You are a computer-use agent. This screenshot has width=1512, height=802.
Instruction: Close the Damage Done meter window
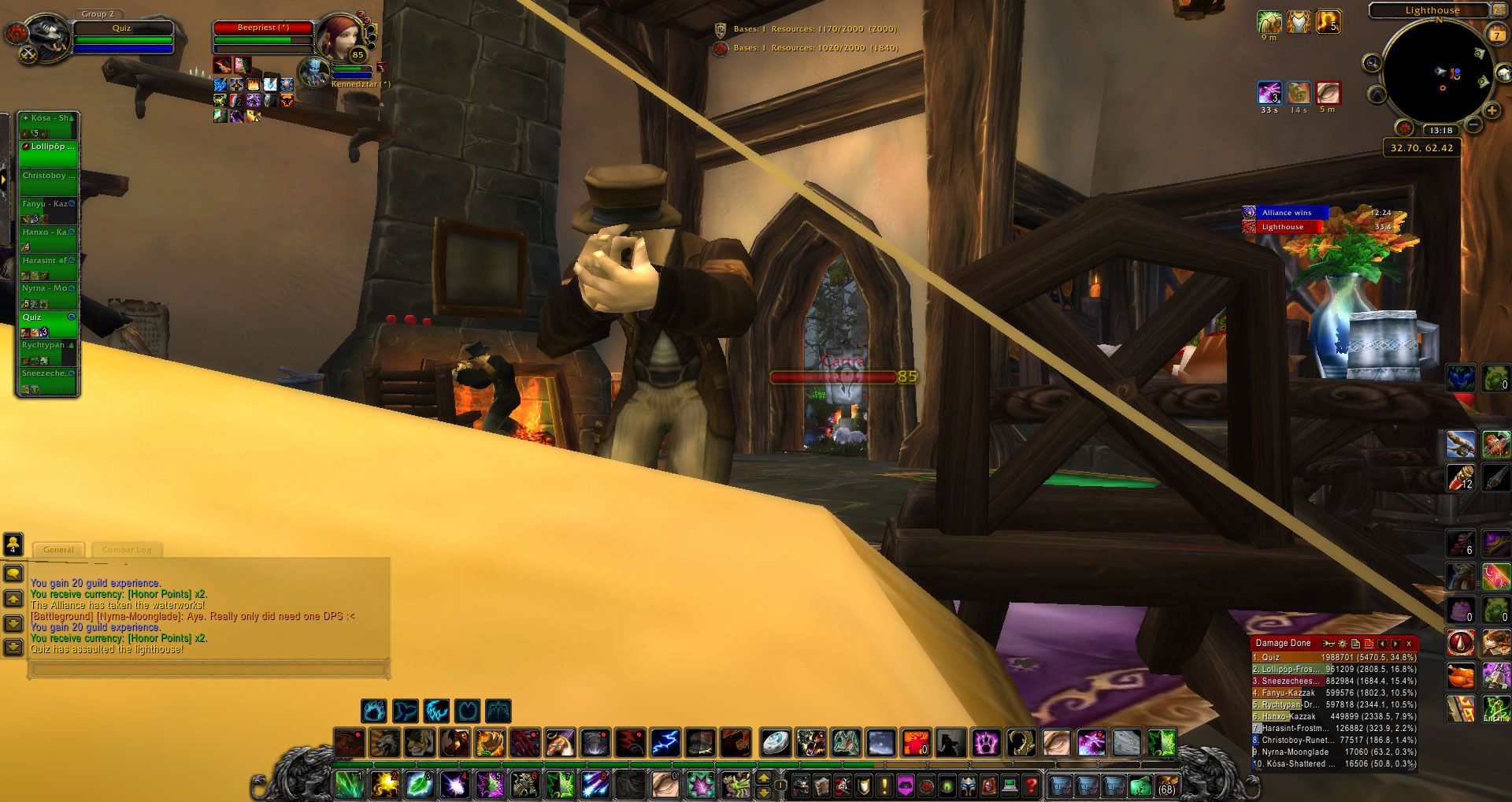point(1410,644)
